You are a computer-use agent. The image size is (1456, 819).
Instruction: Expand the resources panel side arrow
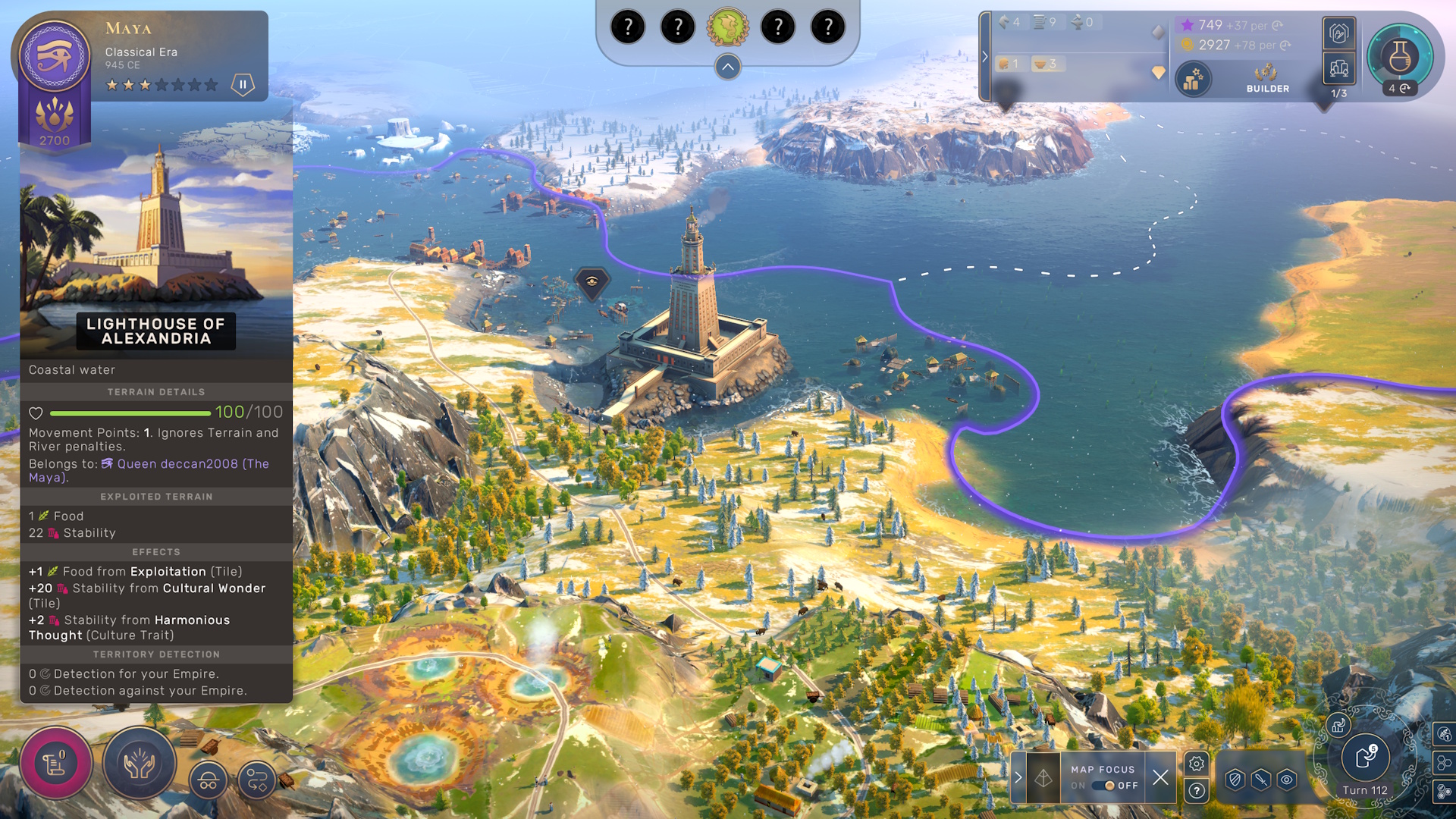coord(985,56)
